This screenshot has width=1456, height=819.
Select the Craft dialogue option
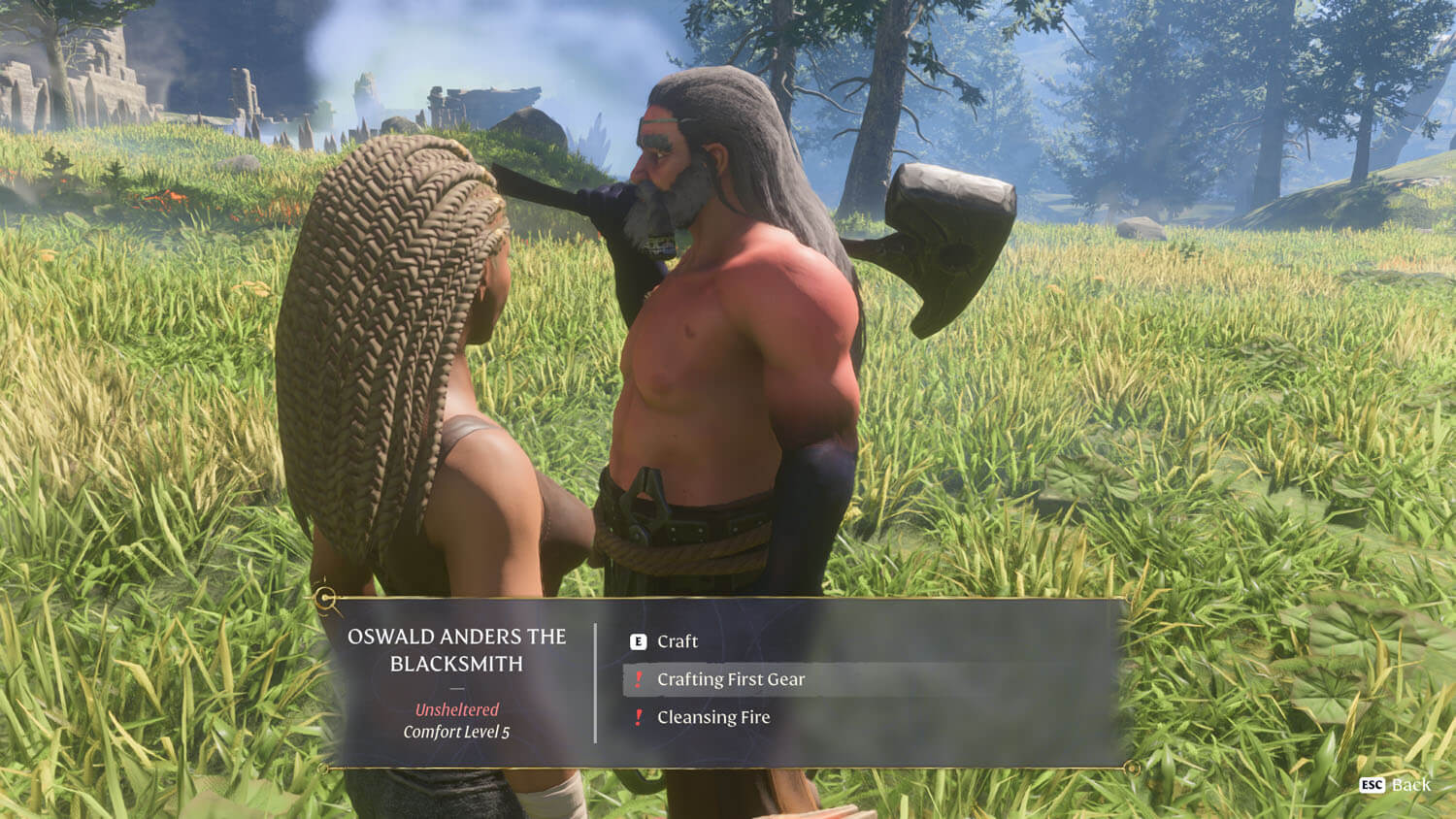(677, 641)
